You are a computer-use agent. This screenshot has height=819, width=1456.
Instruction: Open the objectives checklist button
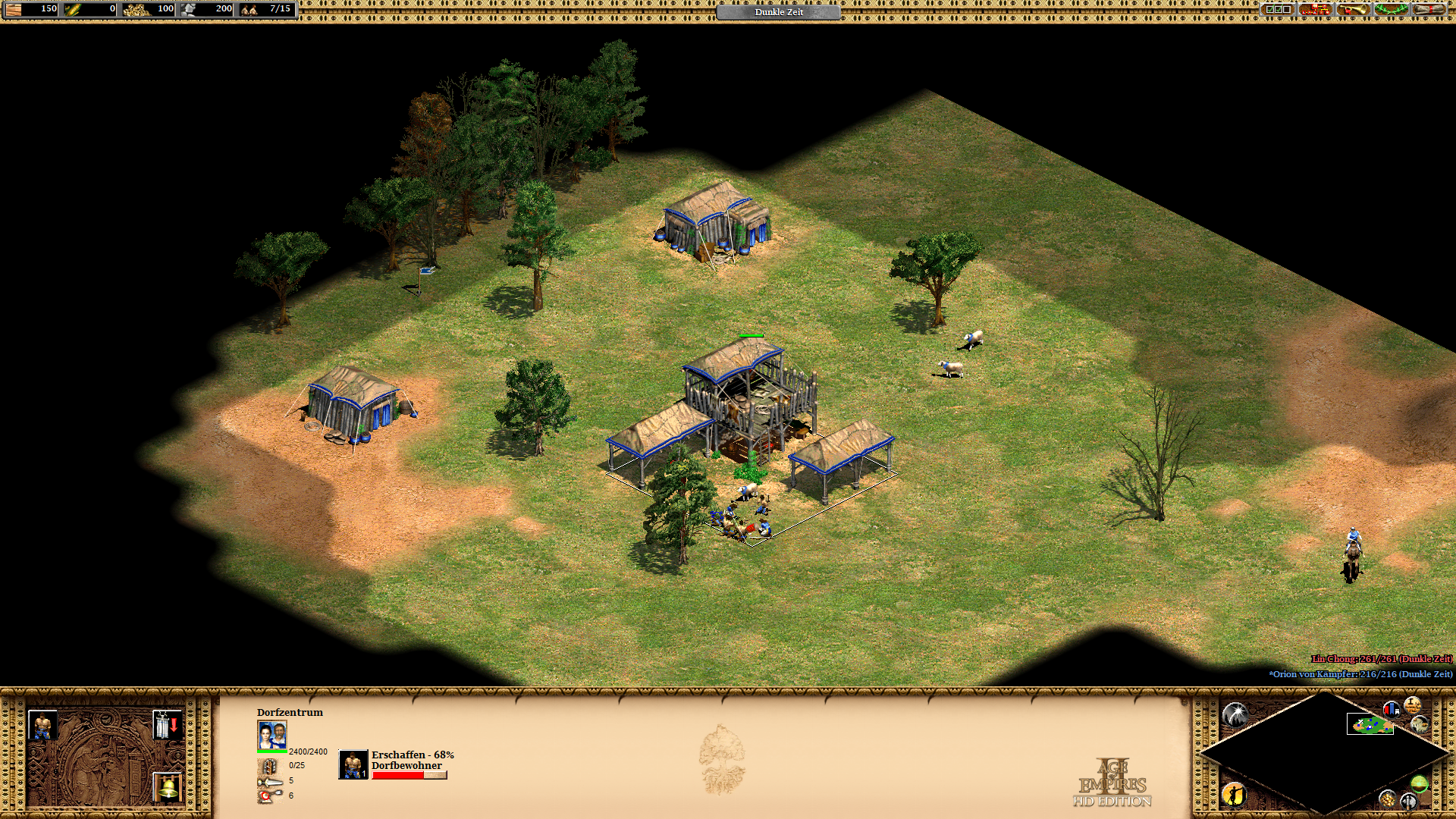[1278, 9]
